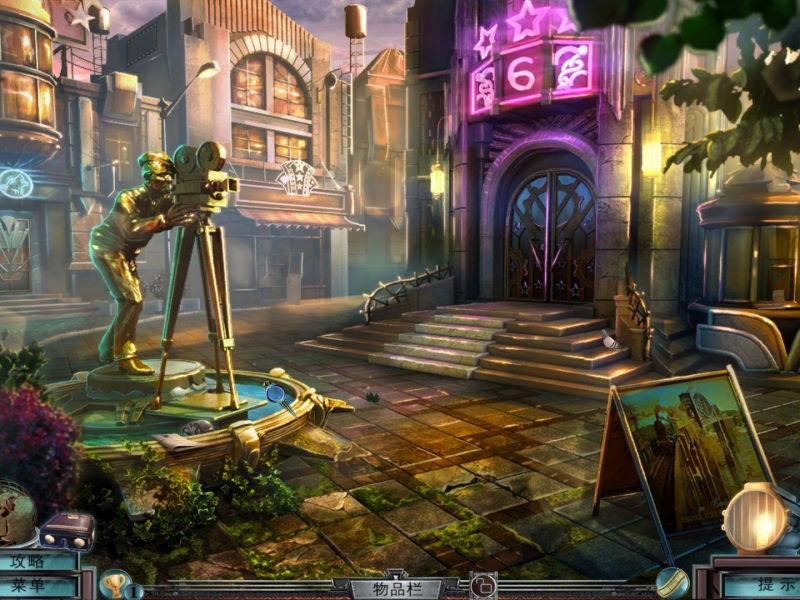Open the 物品栏 inventory bar

tap(396, 588)
